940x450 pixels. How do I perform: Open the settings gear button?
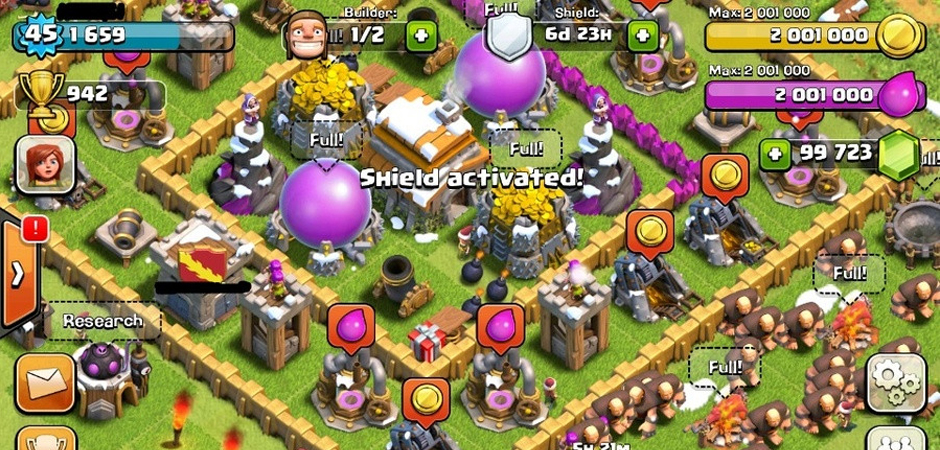pos(894,381)
